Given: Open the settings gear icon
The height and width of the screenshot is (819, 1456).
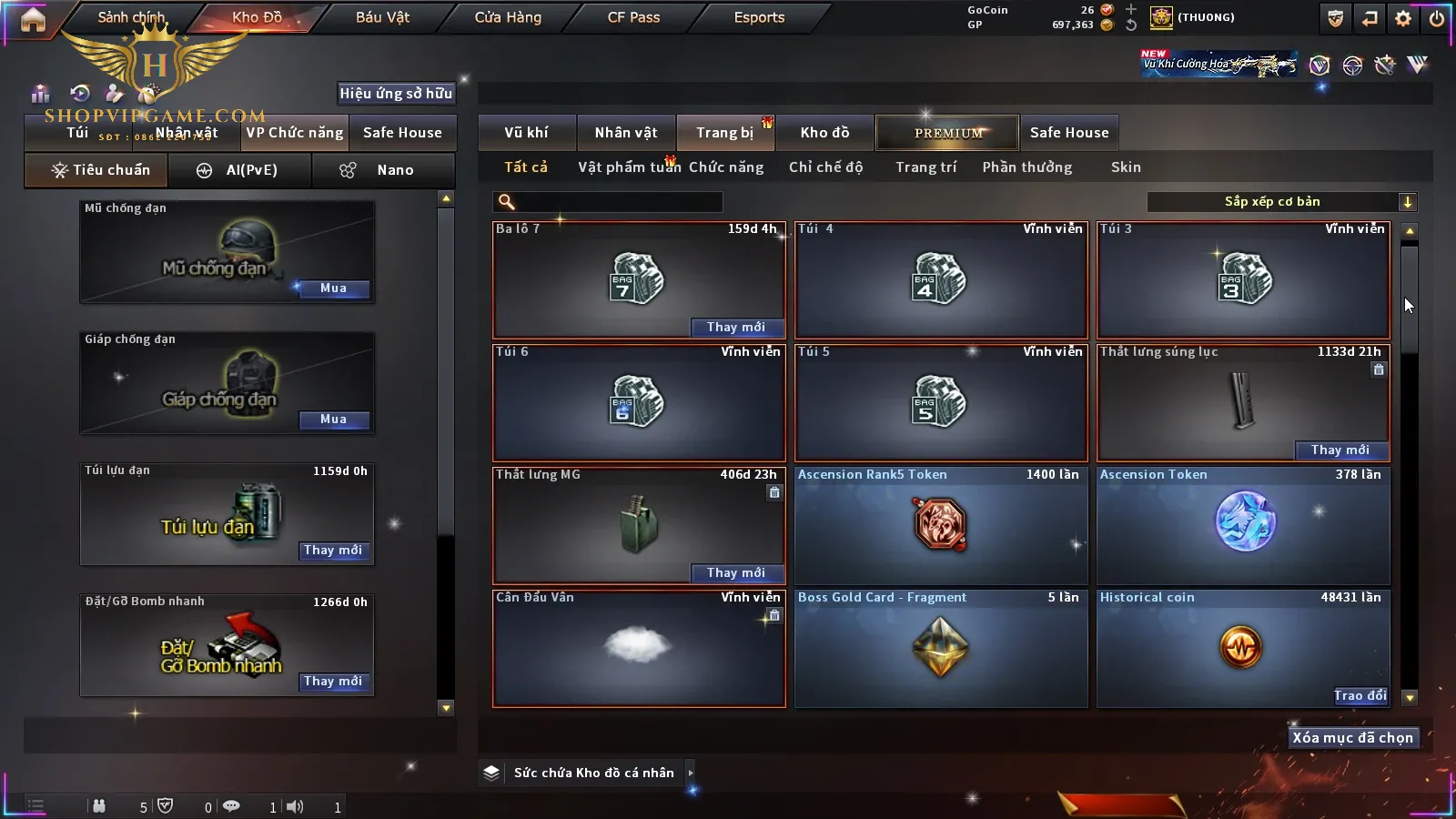Looking at the screenshot, I should tap(1403, 18).
